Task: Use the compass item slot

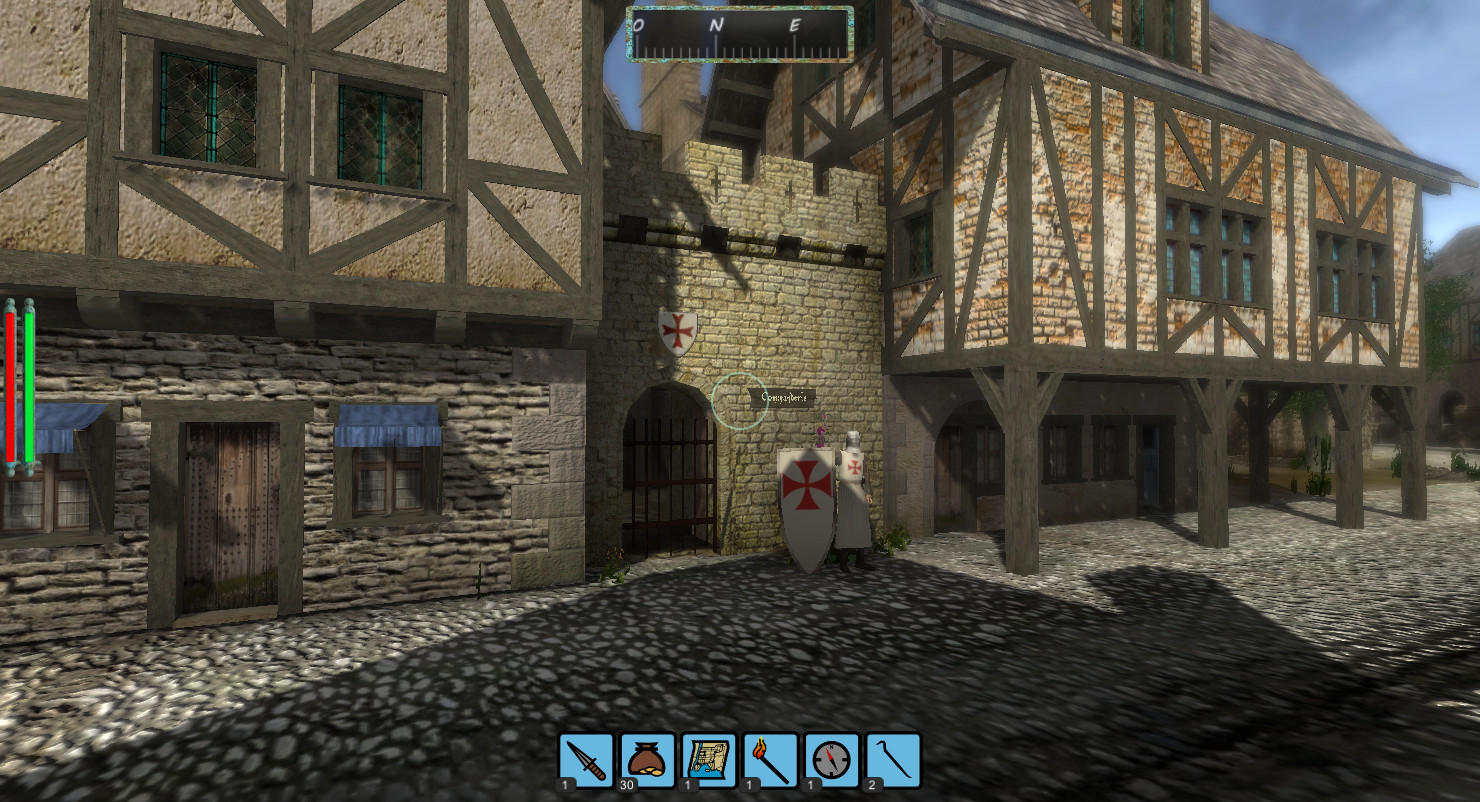Action: (x=832, y=761)
